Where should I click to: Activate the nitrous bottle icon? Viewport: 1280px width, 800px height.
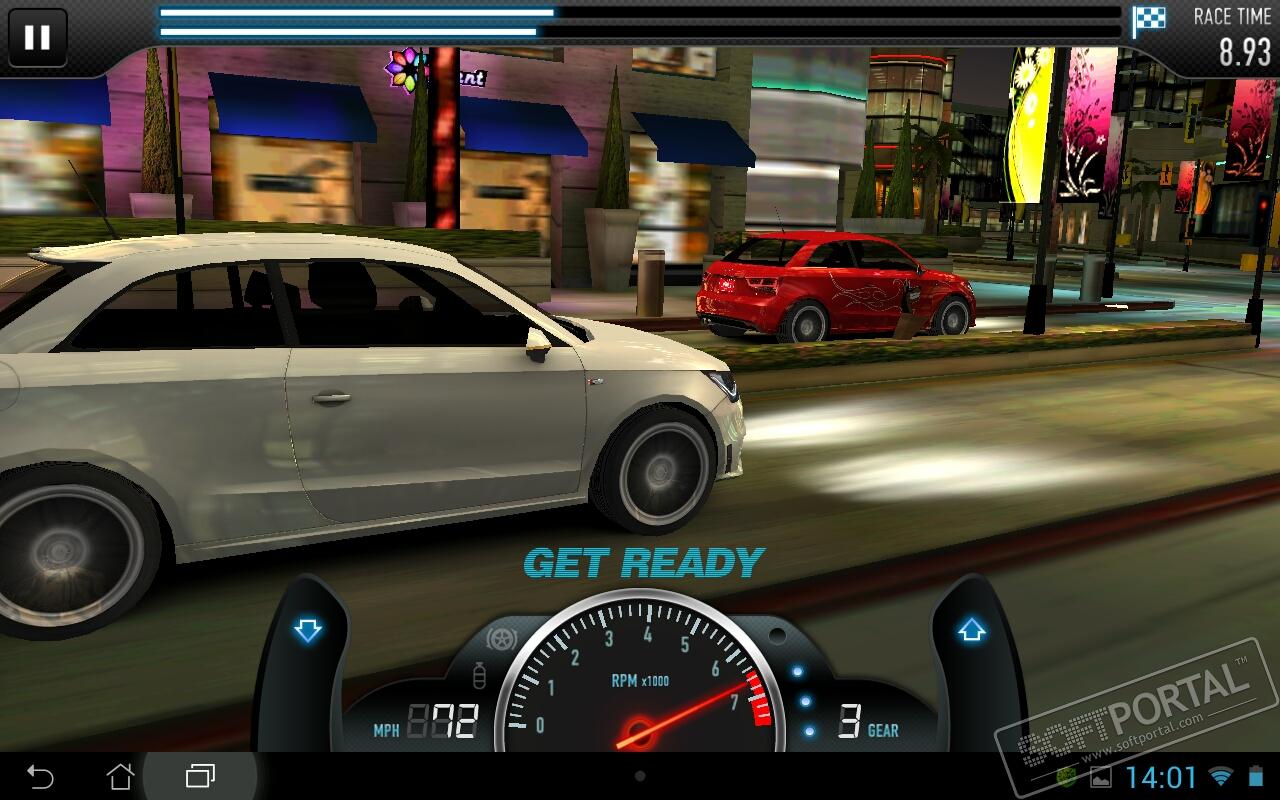pos(478,677)
